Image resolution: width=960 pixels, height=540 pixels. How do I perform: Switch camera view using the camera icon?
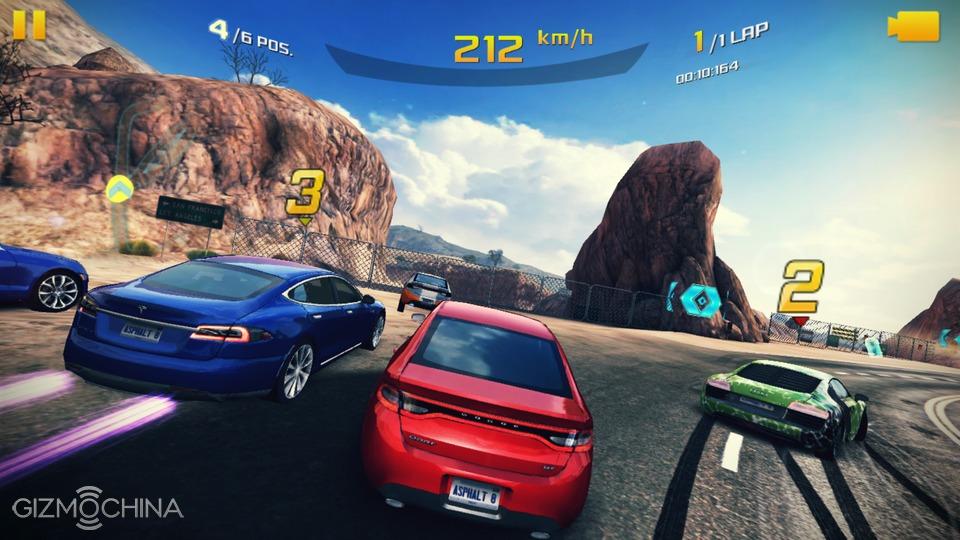(913, 26)
